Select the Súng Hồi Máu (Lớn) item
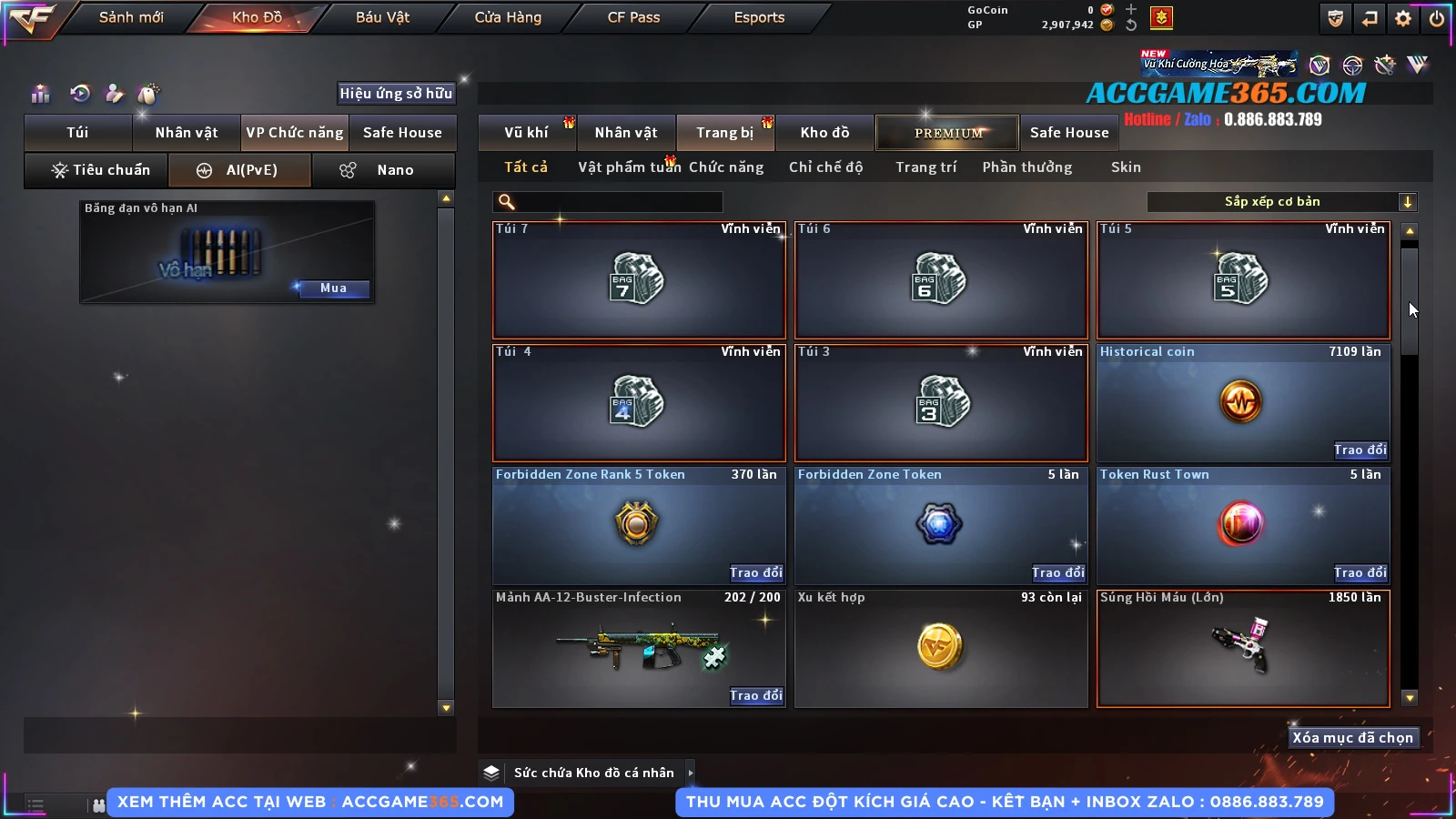This screenshot has width=1456, height=819. [x=1243, y=649]
